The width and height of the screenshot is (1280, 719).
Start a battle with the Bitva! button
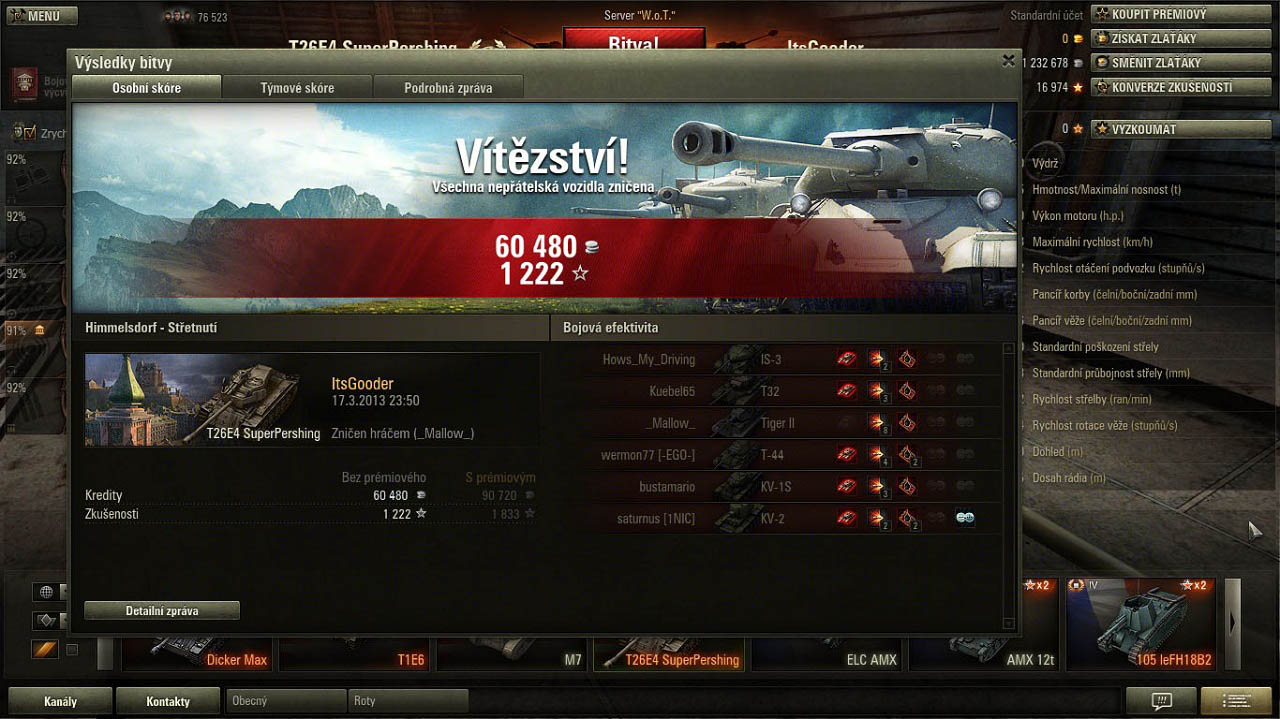pos(634,42)
